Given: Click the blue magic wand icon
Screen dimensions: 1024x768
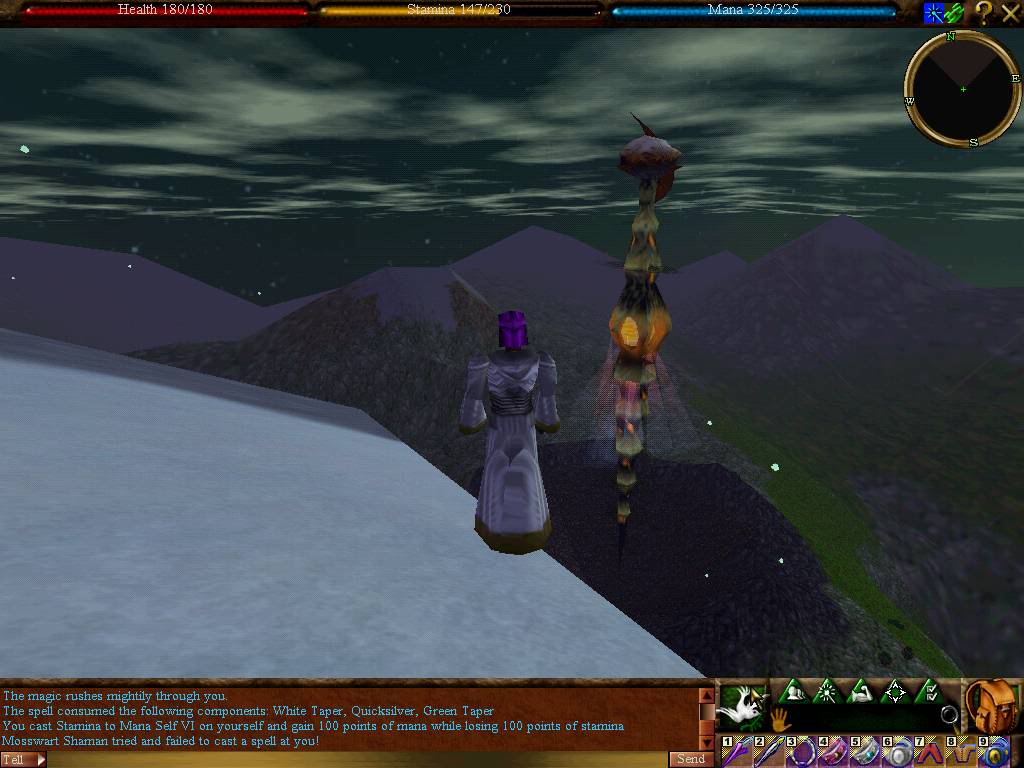Looking at the screenshot, I should tap(934, 13).
